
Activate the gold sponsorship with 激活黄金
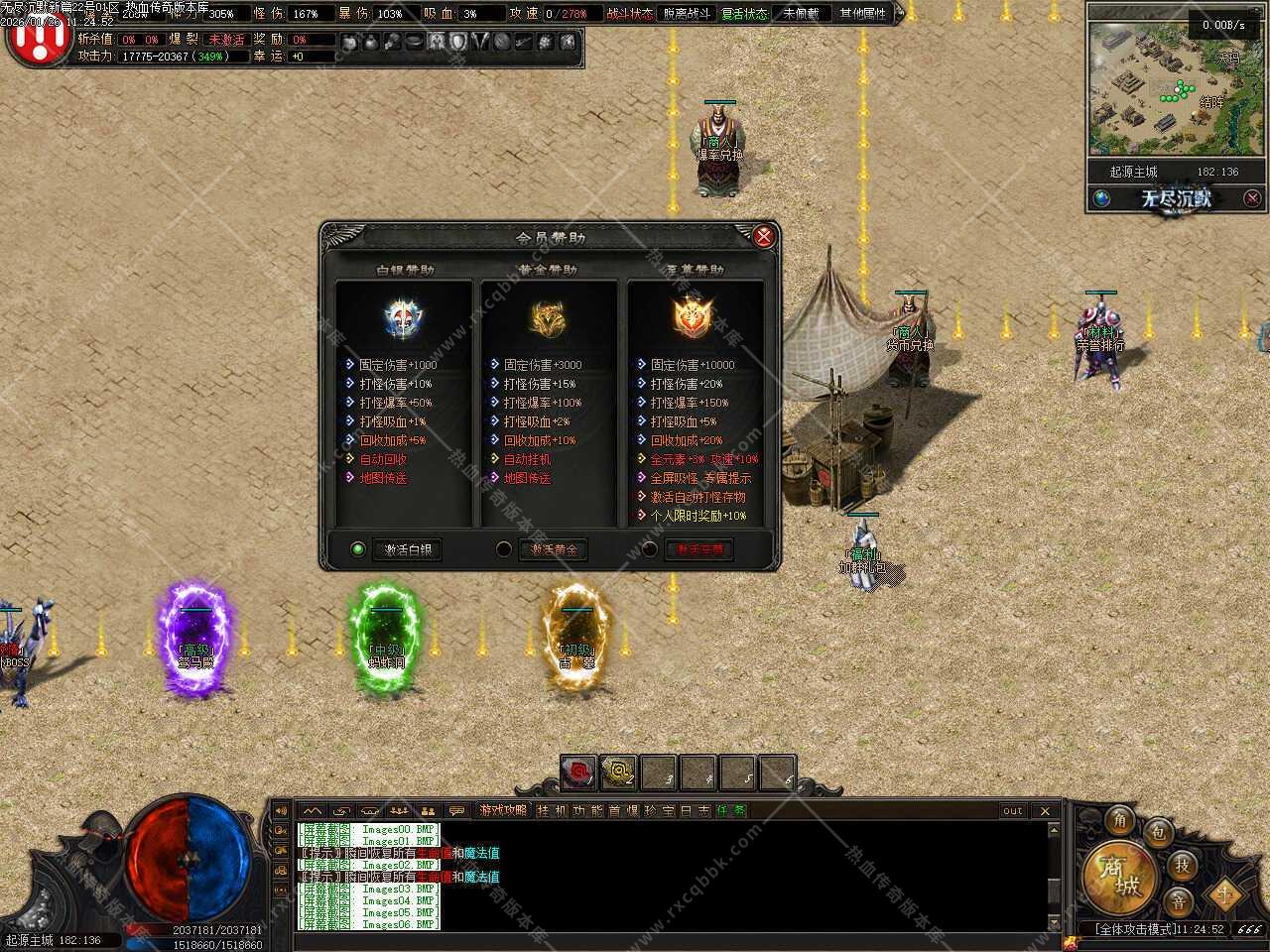pos(554,549)
